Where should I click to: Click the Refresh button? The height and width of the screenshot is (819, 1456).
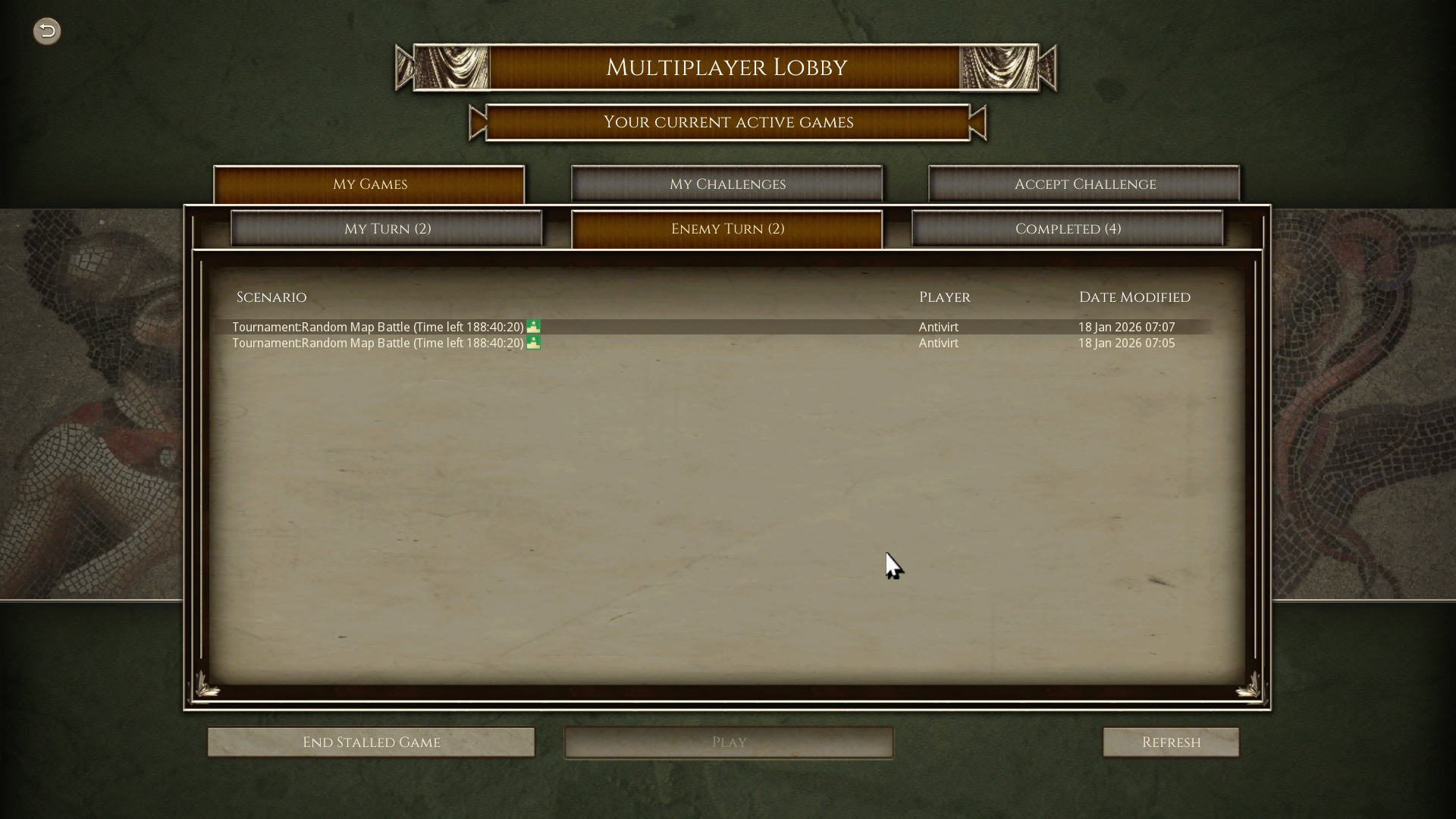1170,742
